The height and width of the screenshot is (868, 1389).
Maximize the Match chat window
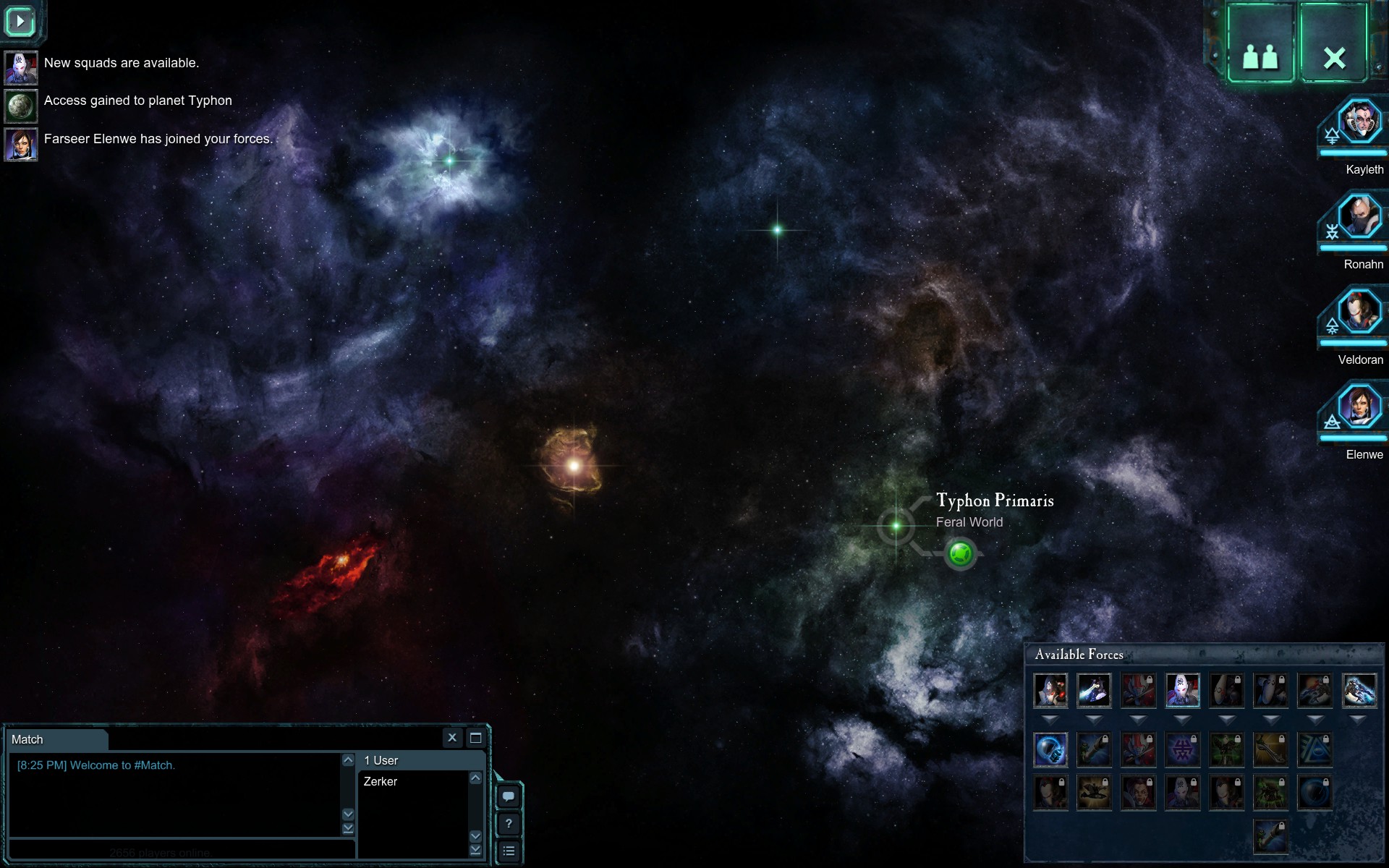(475, 738)
